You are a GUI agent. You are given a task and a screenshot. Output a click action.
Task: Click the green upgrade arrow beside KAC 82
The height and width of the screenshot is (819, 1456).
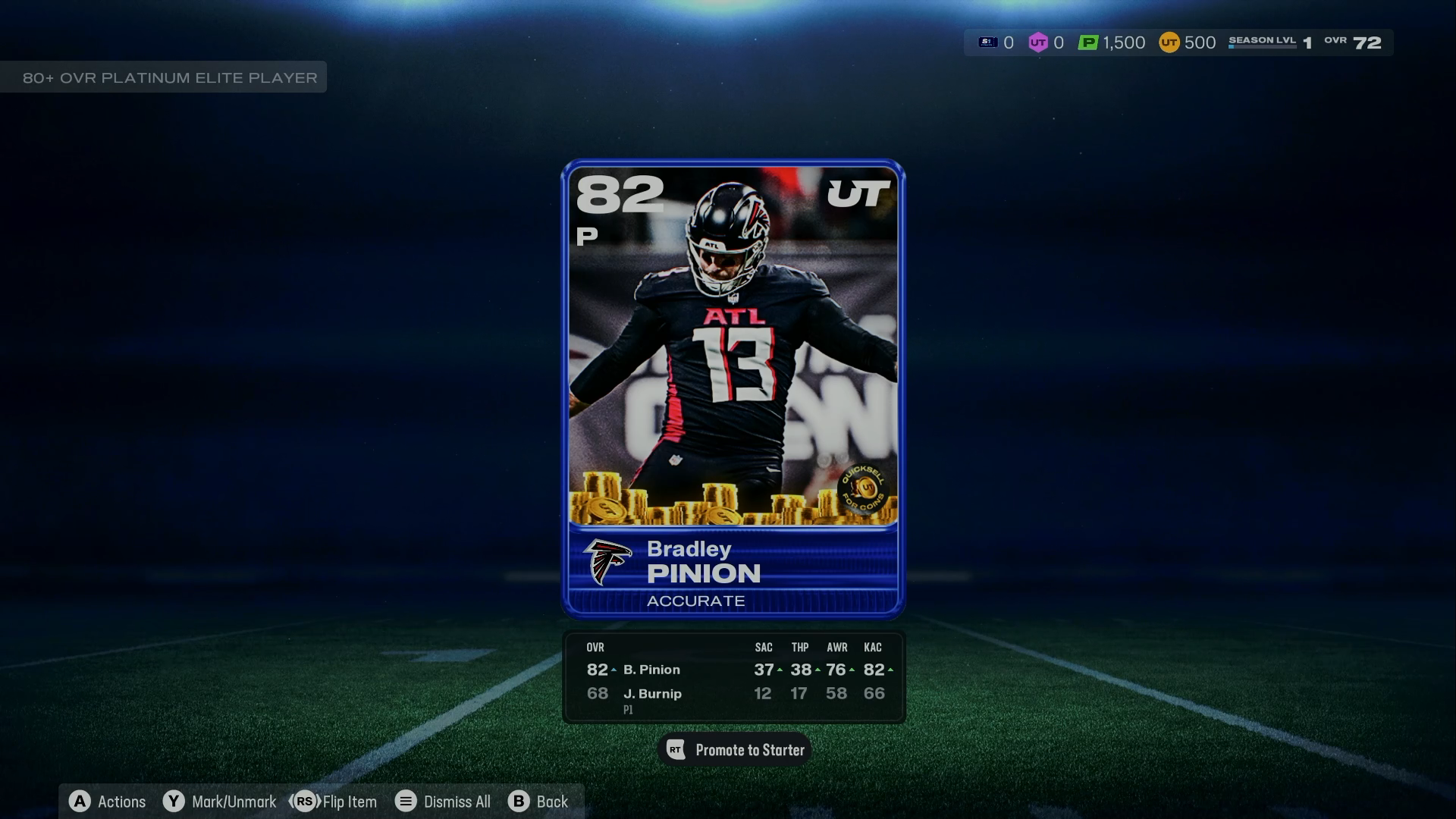point(892,670)
